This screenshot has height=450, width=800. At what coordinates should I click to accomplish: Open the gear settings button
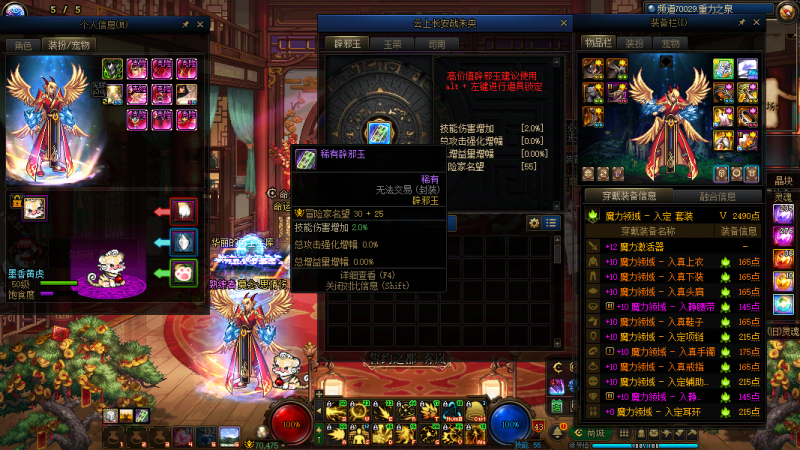coord(534,222)
